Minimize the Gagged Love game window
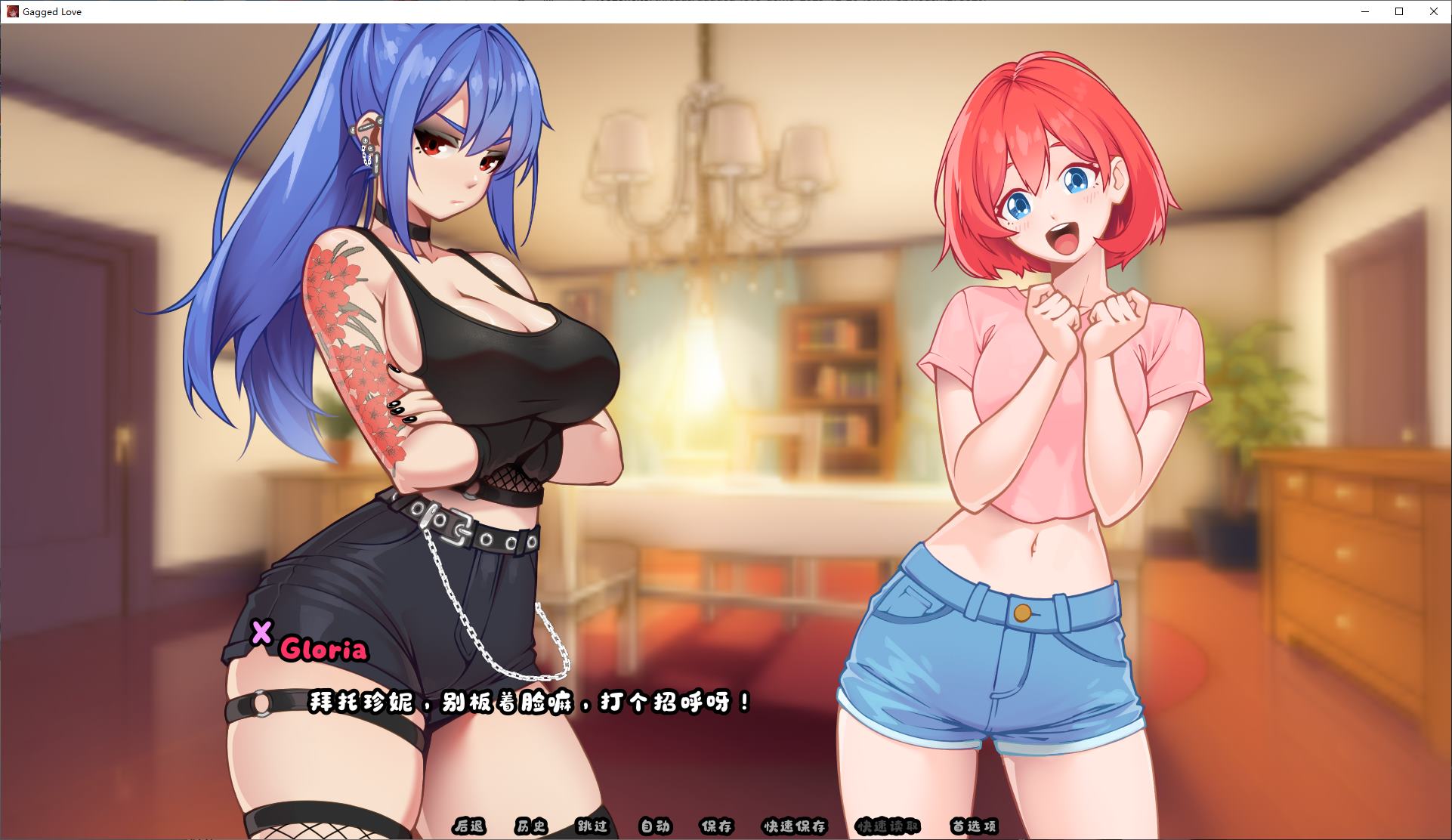 point(1364,11)
